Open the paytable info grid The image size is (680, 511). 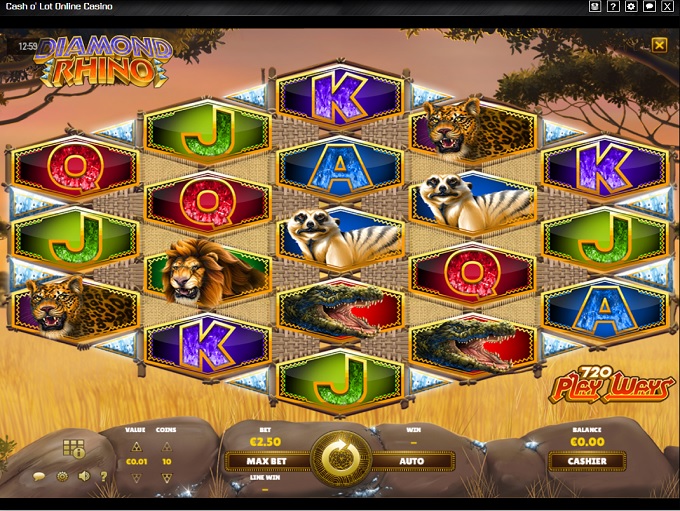coord(73,447)
